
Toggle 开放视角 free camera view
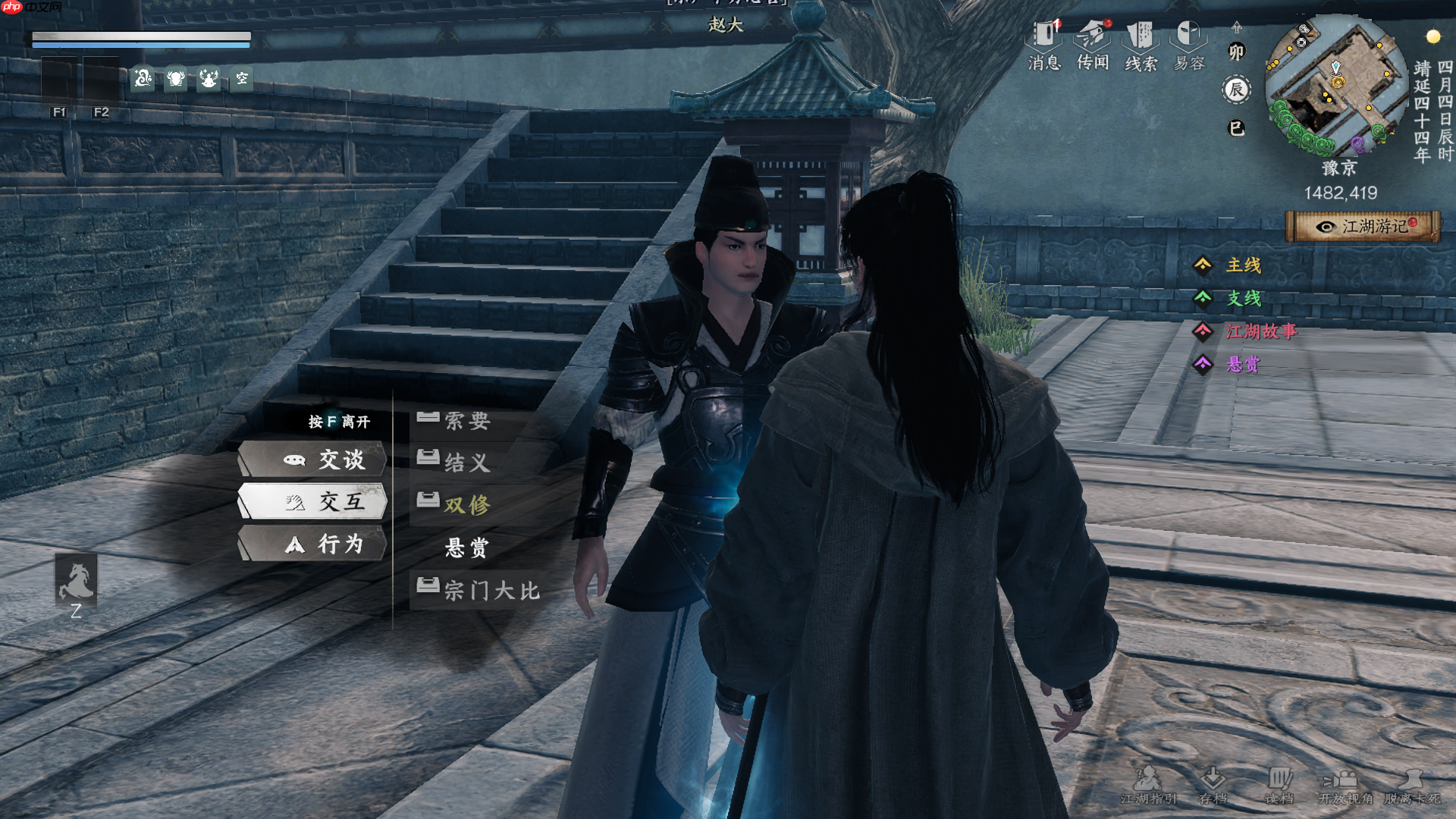pos(1345,786)
